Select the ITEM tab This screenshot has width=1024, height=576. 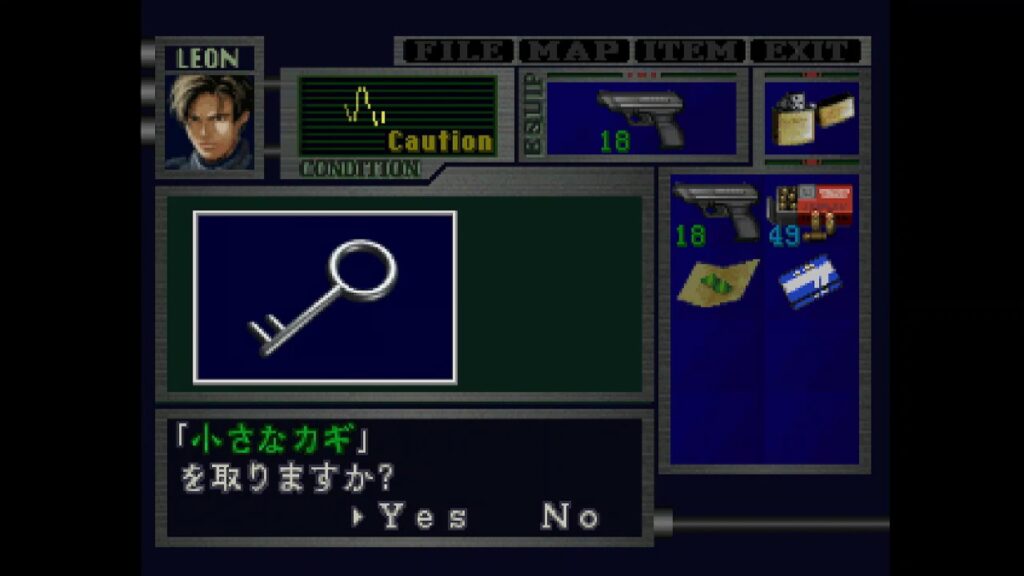pos(691,51)
